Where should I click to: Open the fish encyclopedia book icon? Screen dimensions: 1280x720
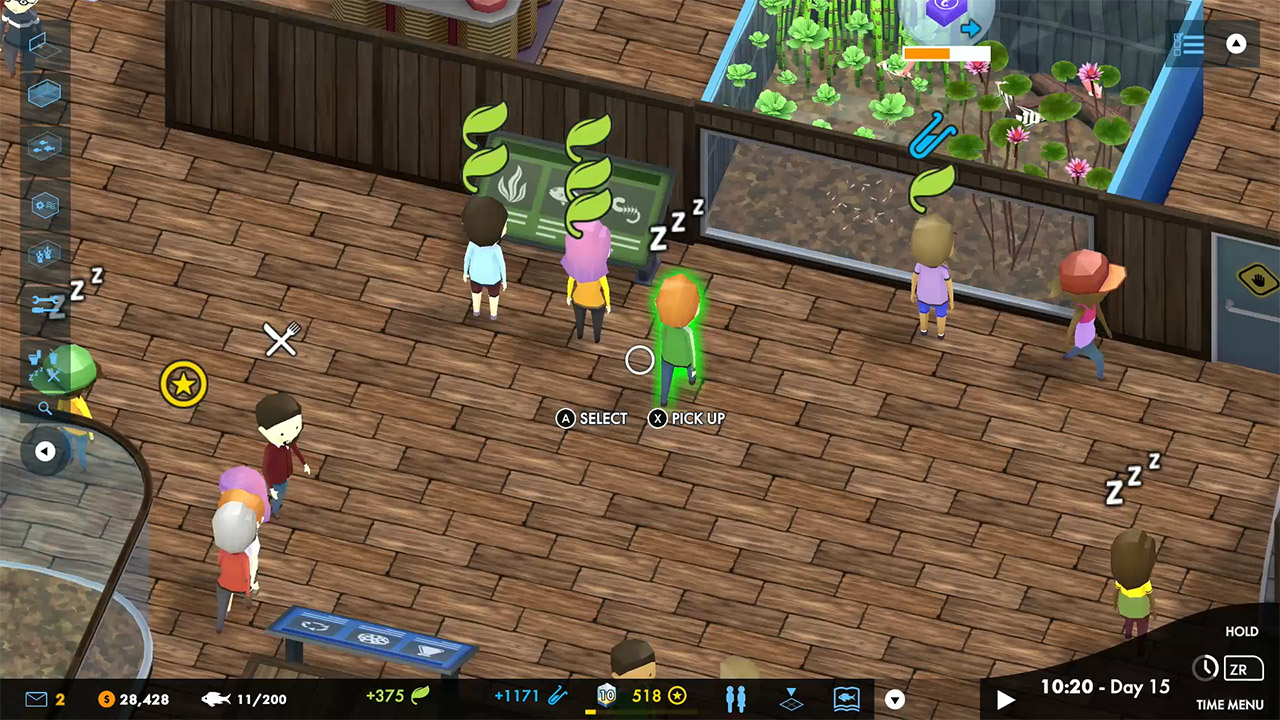tap(847, 699)
